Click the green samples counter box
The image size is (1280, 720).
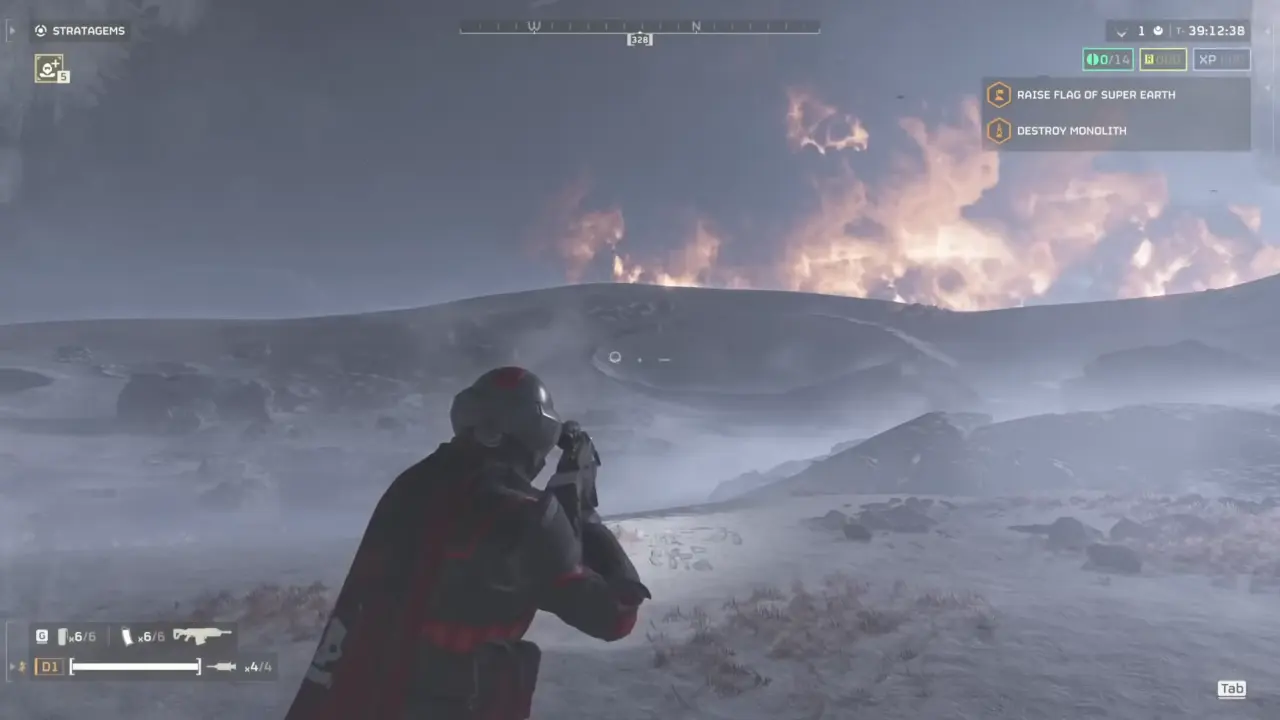point(1108,60)
